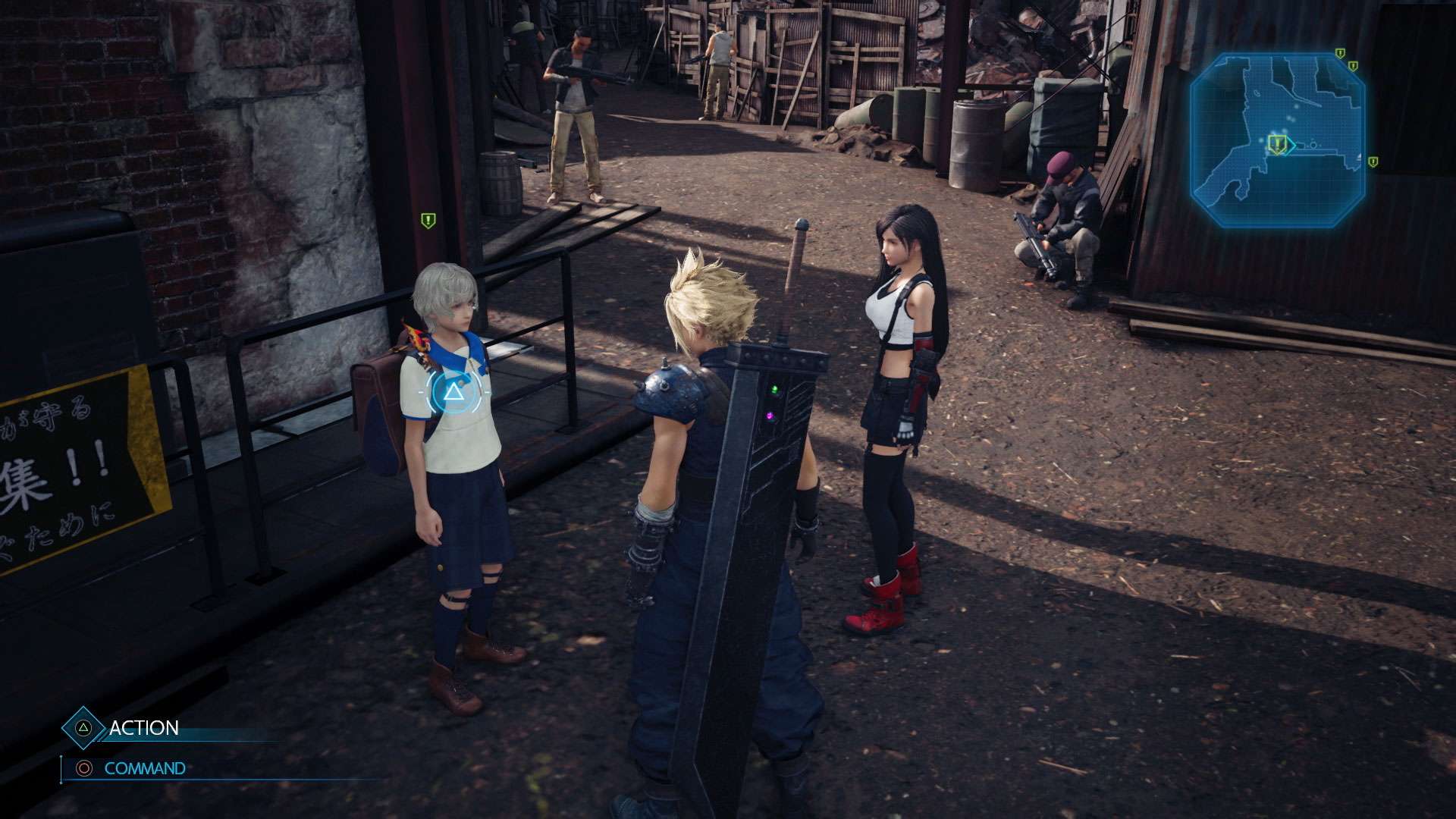The height and width of the screenshot is (819, 1456).
Task: Click the topmost sidequest marker beside the minimap
Action: pyautogui.click(x=1339, y=53)
